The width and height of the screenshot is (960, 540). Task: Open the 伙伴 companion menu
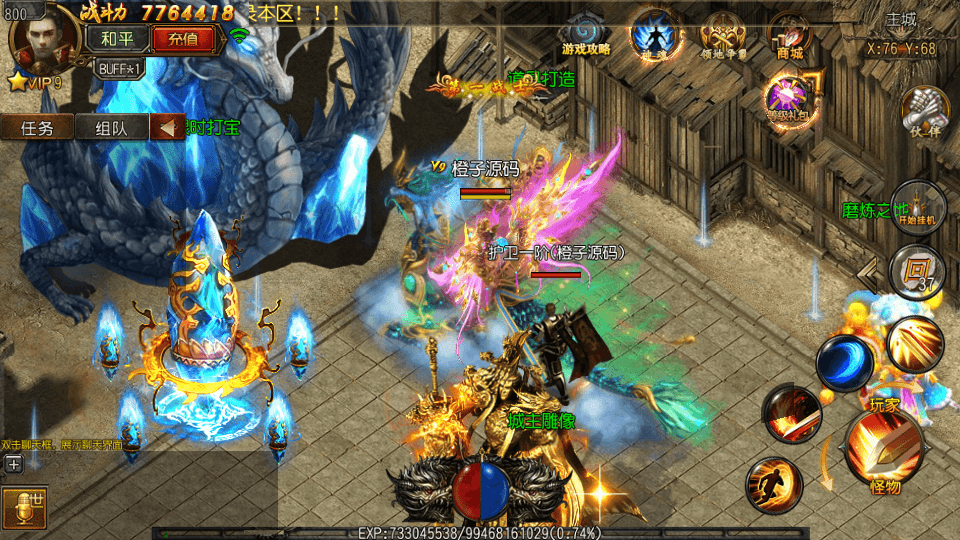click(x=923, y=110)
